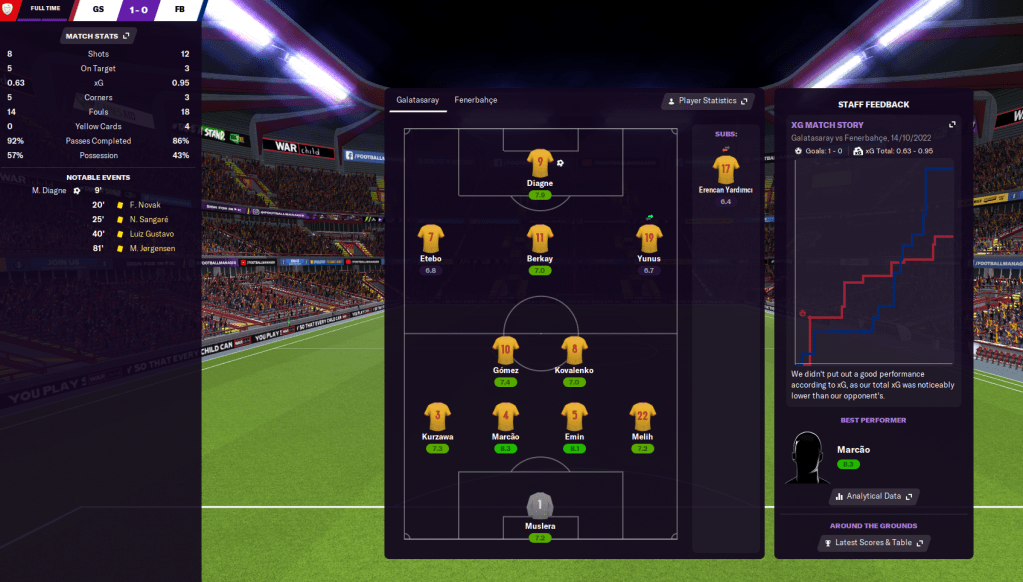Viewport: 1023px width, 582px height.
Task: Select substitute Erencan Yardımcı
Action: tap(725, 169)
